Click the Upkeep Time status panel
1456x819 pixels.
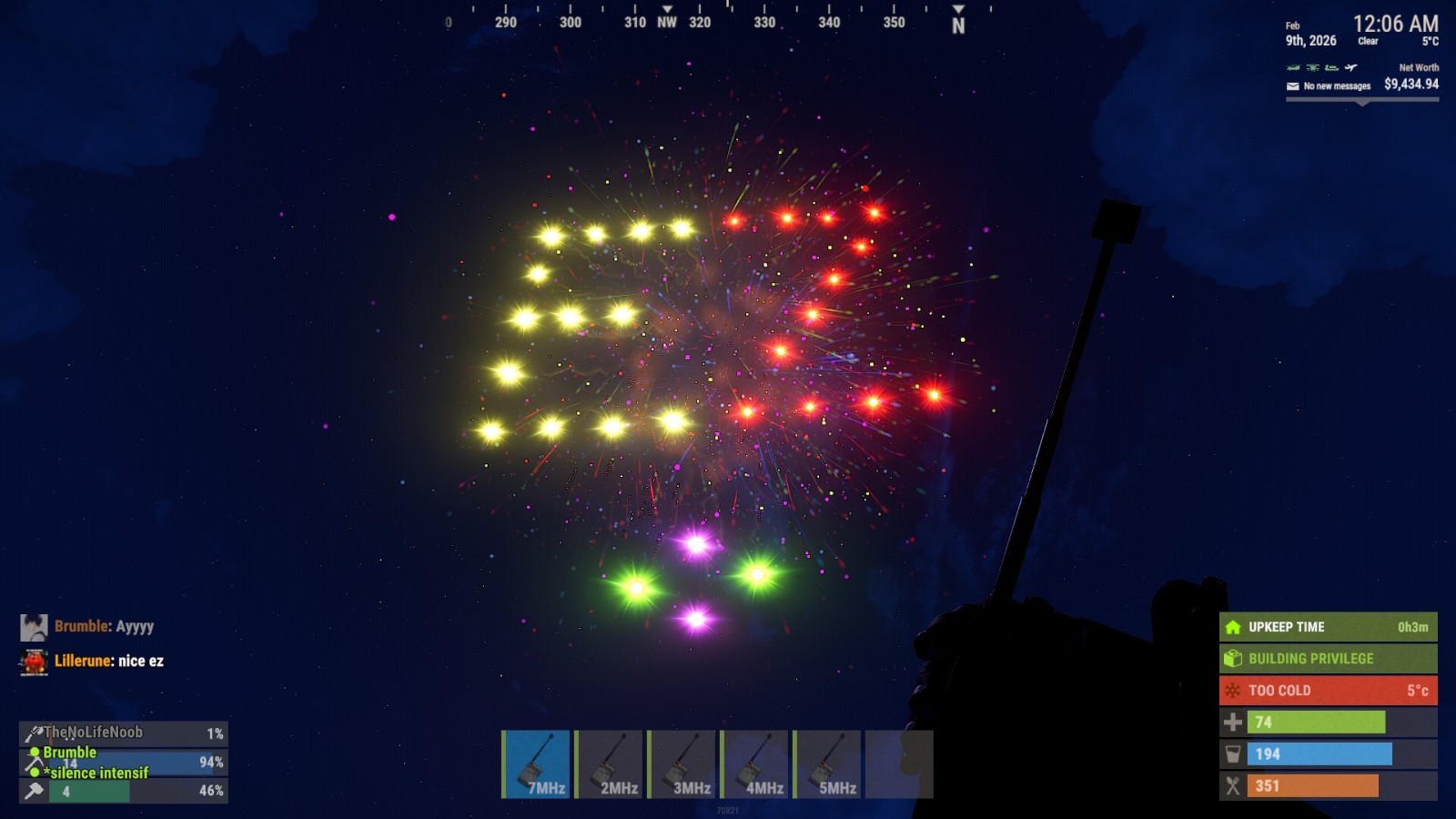point(1328,627)
